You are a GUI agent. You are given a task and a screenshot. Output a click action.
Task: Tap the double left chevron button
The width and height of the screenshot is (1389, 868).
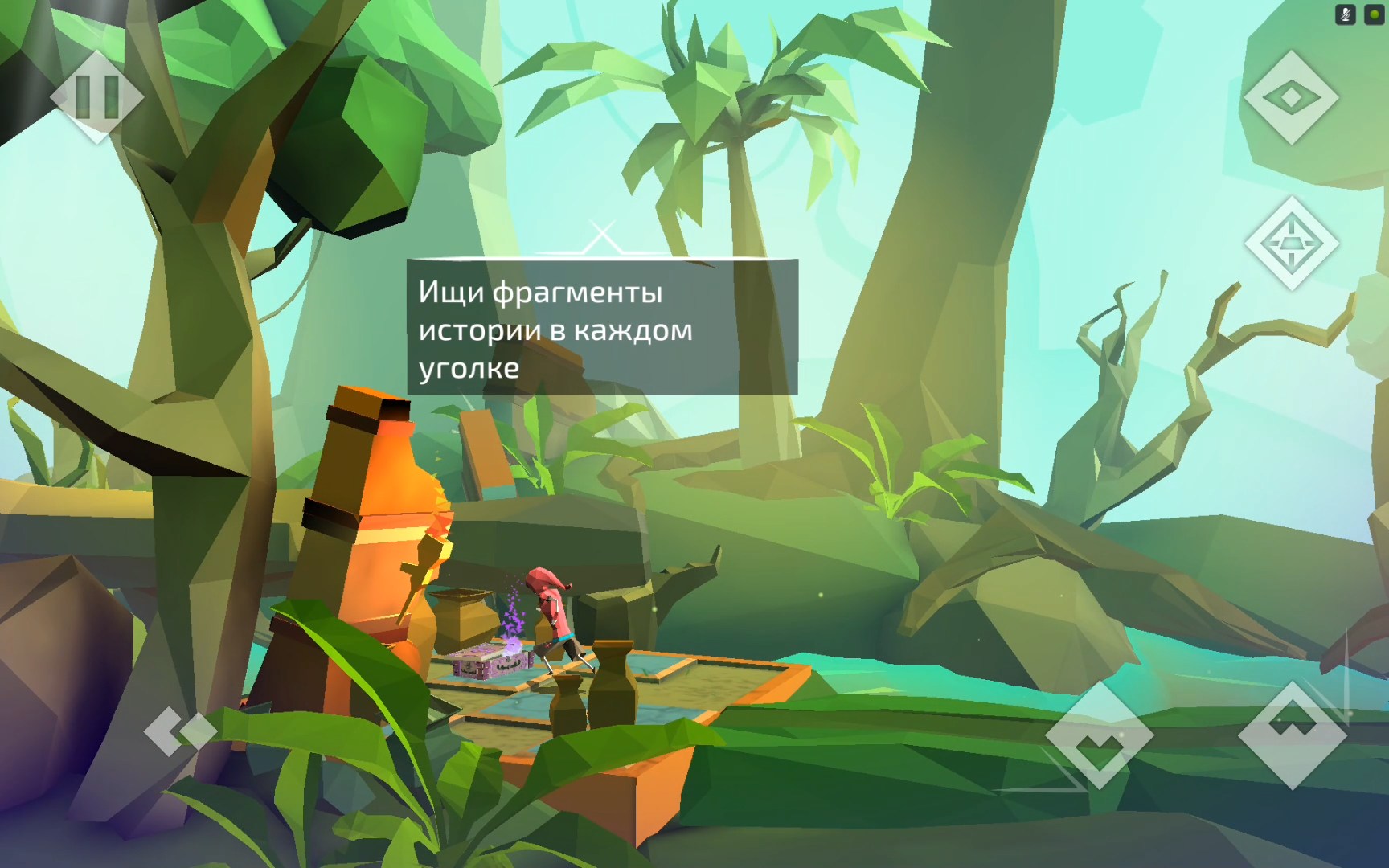click(178, 731)
